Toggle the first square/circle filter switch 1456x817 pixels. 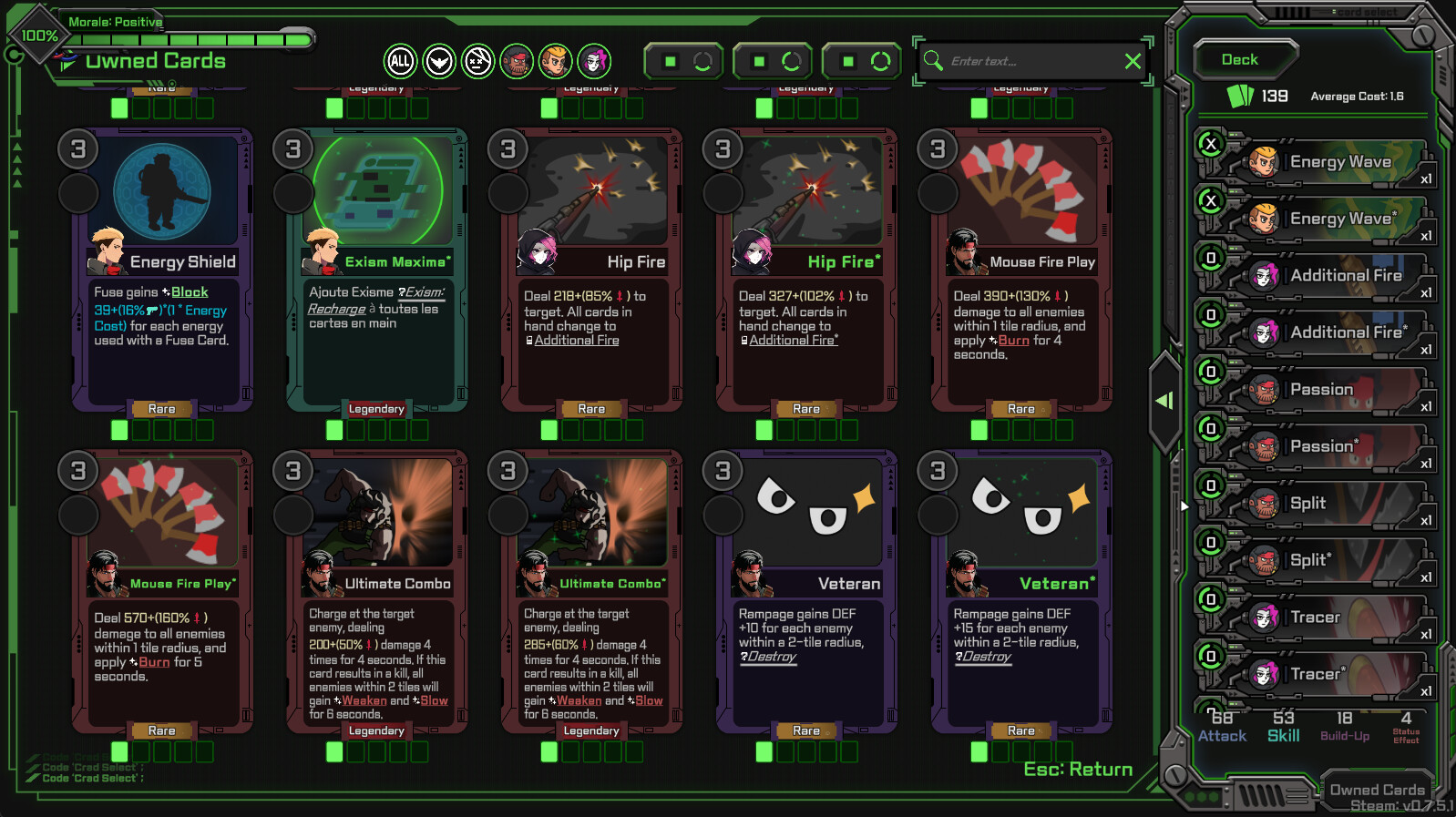tap(683, 61)
